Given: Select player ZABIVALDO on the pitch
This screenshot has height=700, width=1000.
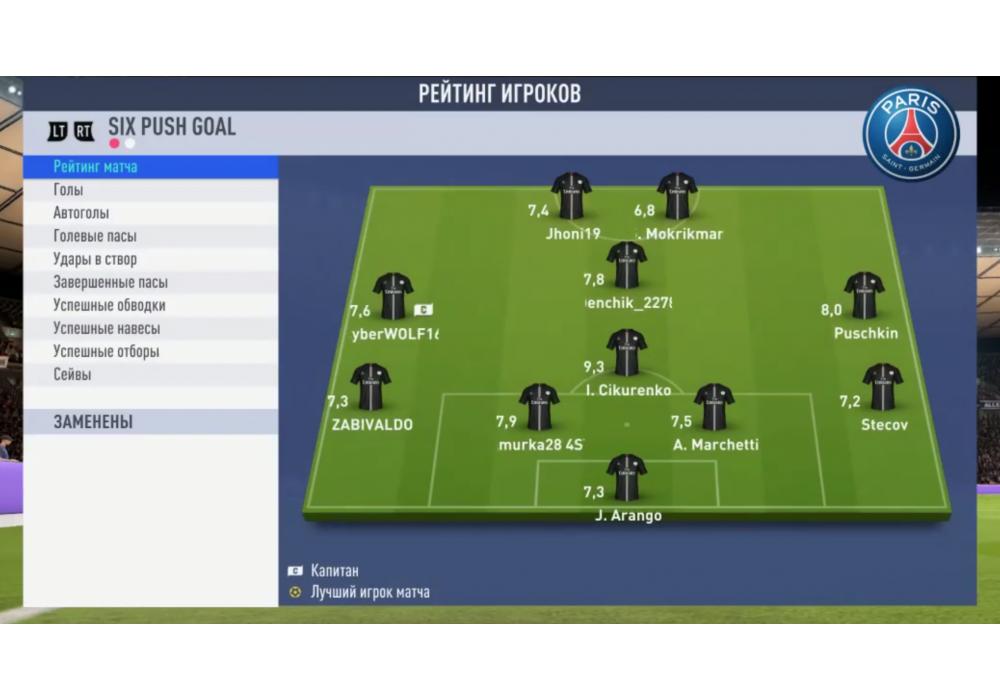Looking at the screenshot, I should click(371, 387).
